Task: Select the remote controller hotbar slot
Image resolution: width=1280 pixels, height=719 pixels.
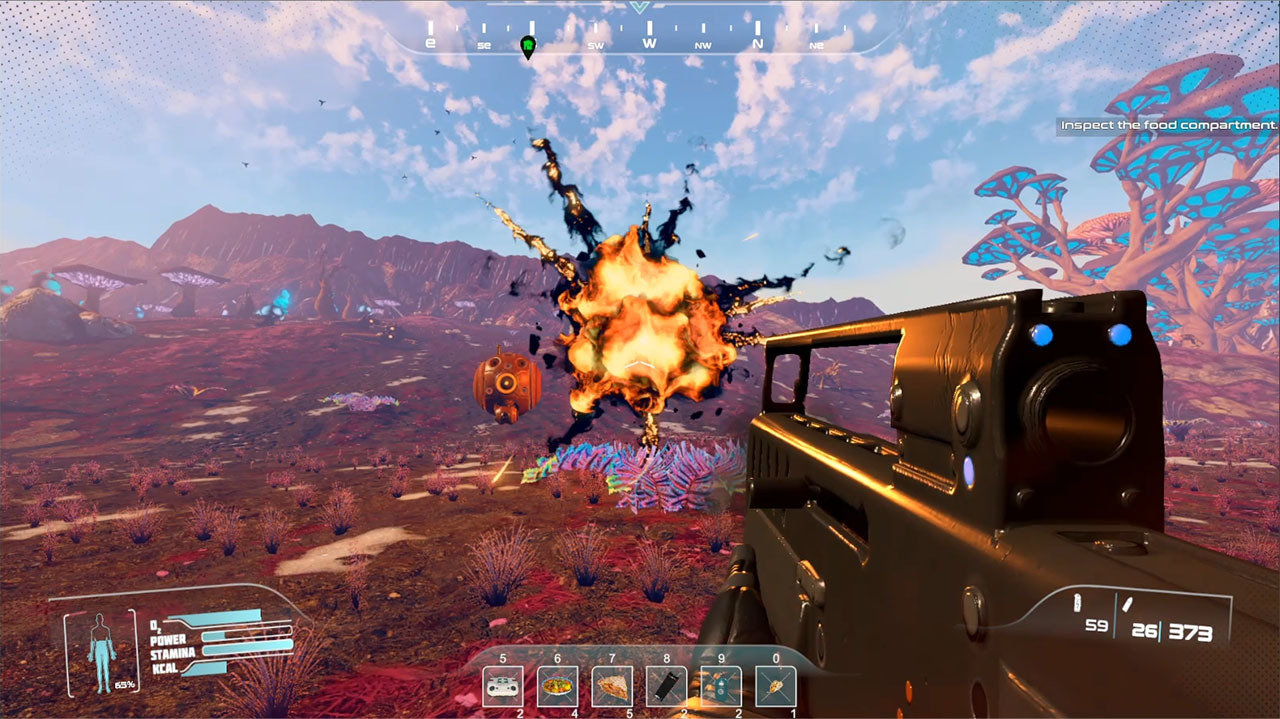Action: tap(503, 687)
